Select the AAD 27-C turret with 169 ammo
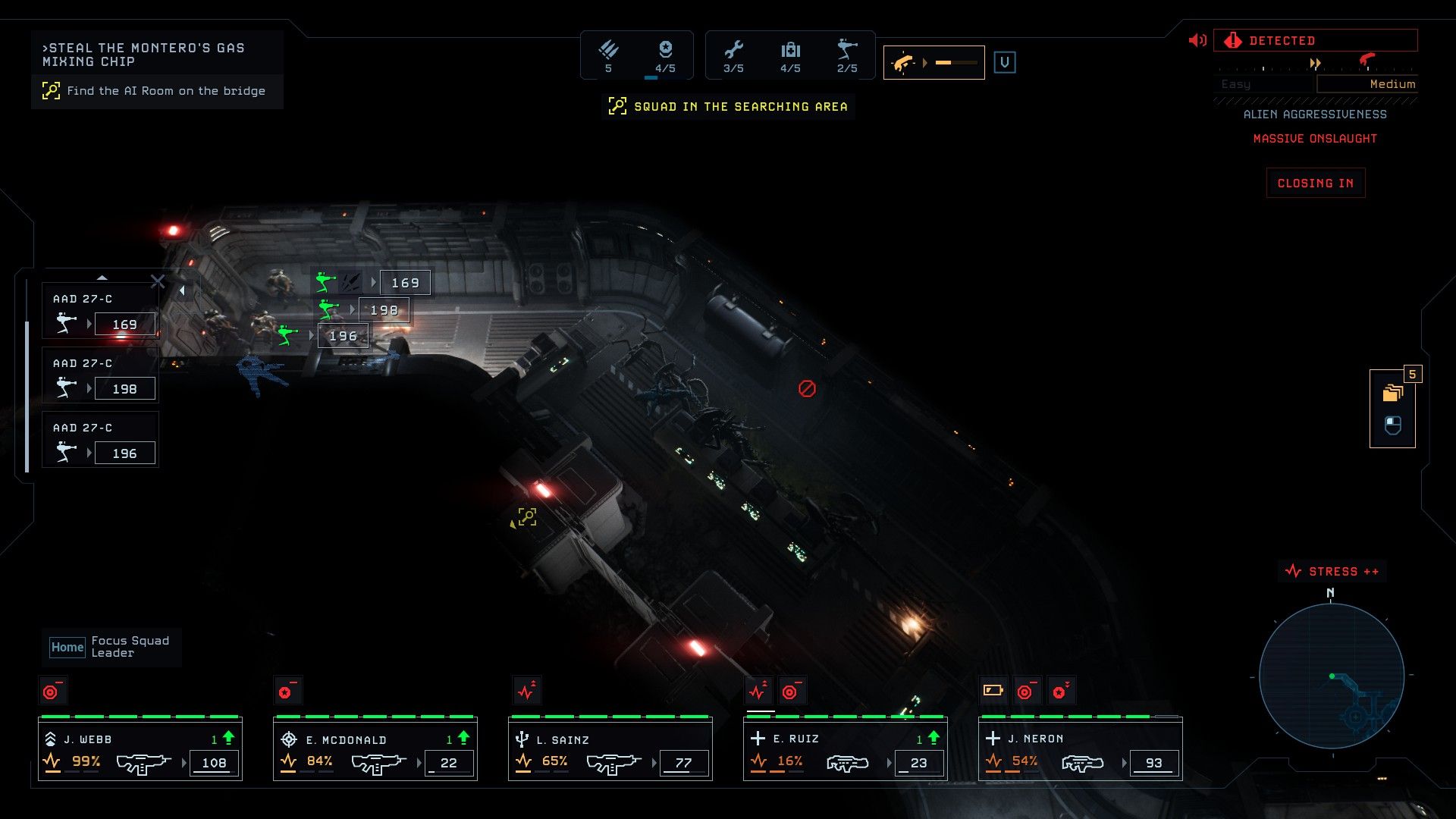The image size is (1456, 819). [x=100, y=313]
